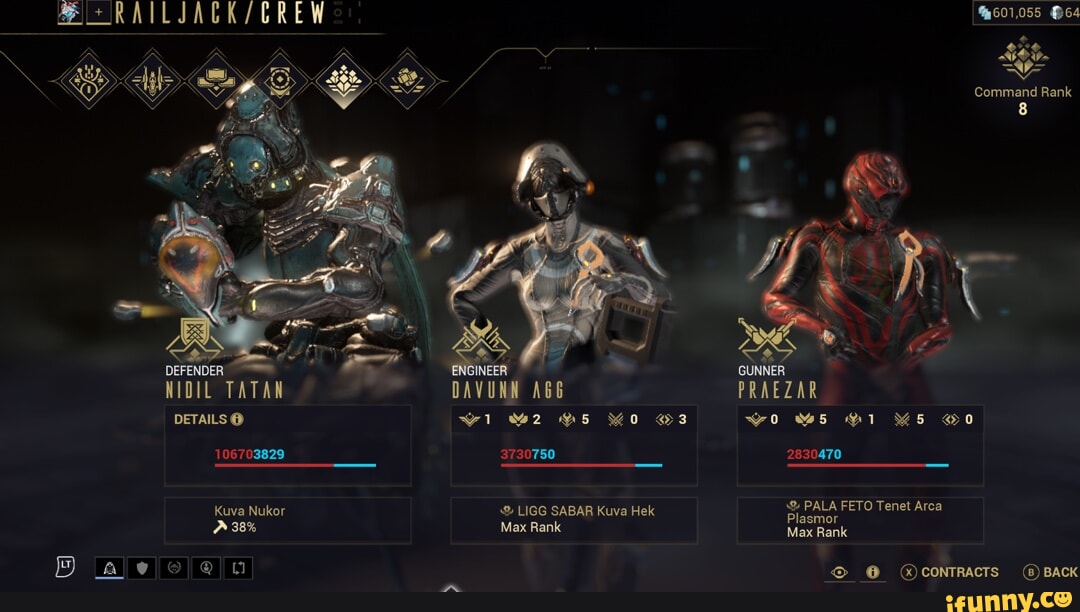
Task: Open the Kuva Nukor weapon slot
Action: [x=288, y=520]
